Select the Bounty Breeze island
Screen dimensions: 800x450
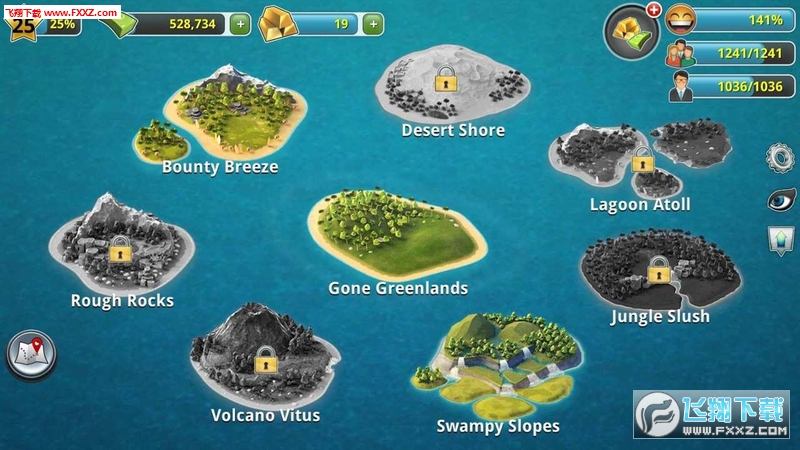225,115
